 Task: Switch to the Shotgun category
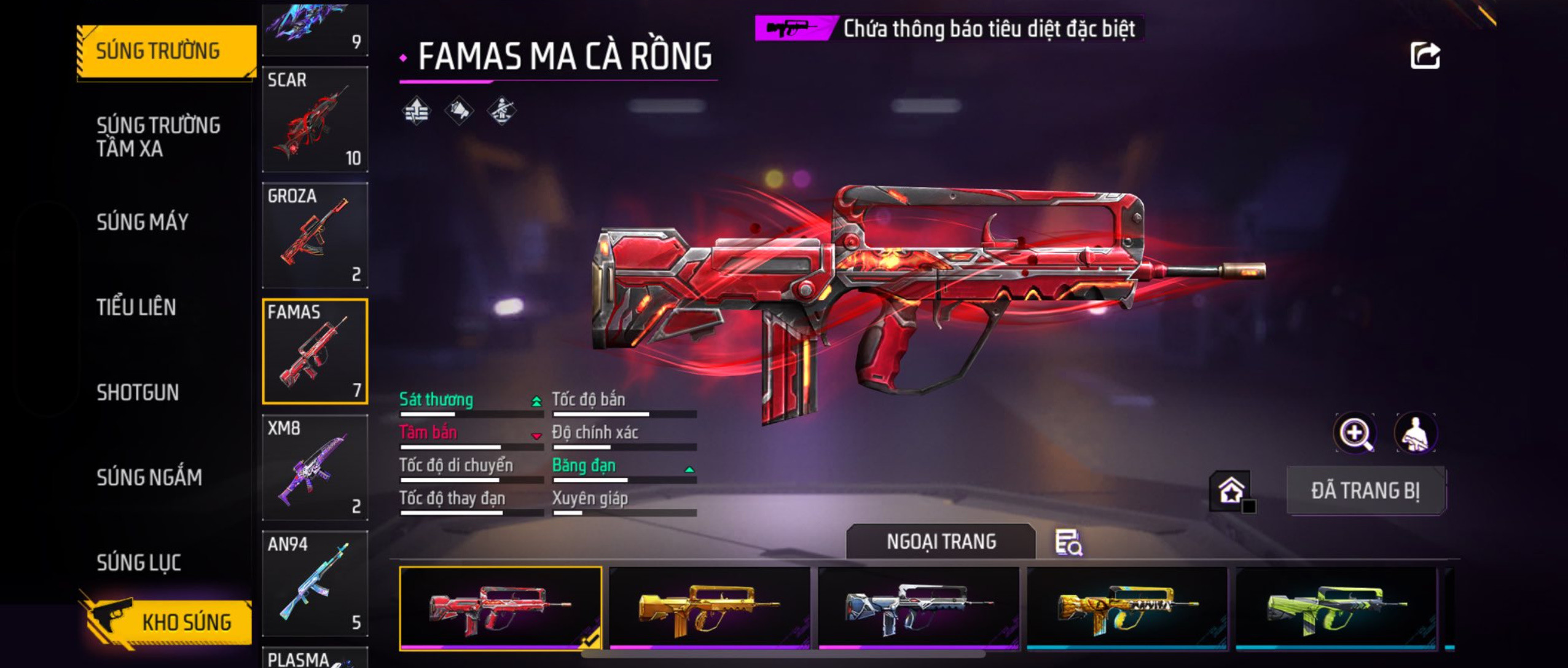[x=138, y=392]
